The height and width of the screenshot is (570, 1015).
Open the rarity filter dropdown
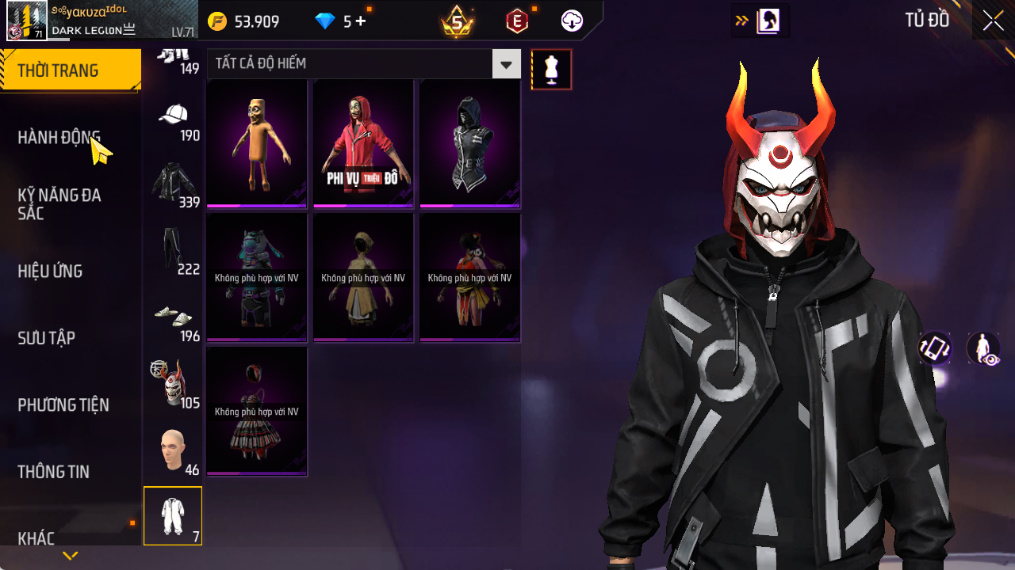(x=507, y=64)
